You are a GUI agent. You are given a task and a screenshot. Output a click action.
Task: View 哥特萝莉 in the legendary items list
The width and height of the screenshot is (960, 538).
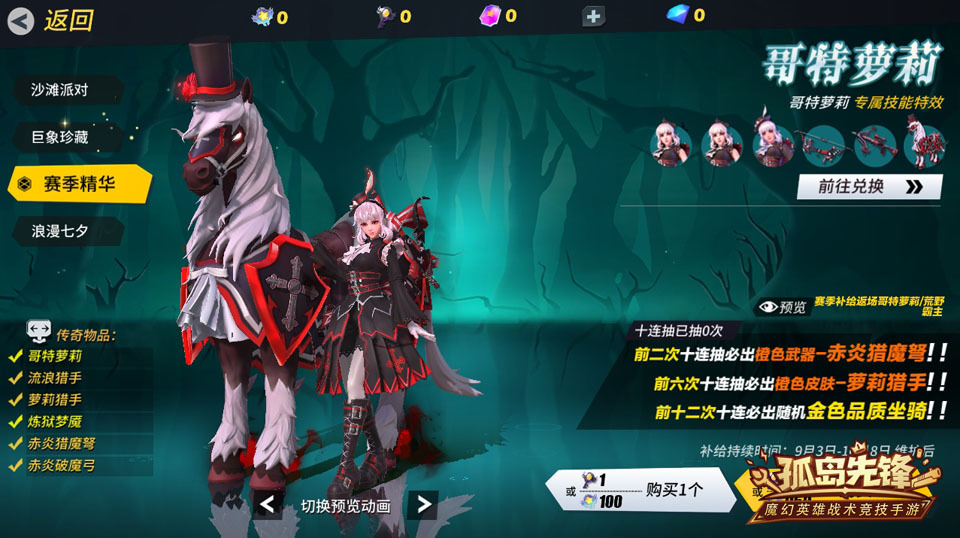point(56,355)
